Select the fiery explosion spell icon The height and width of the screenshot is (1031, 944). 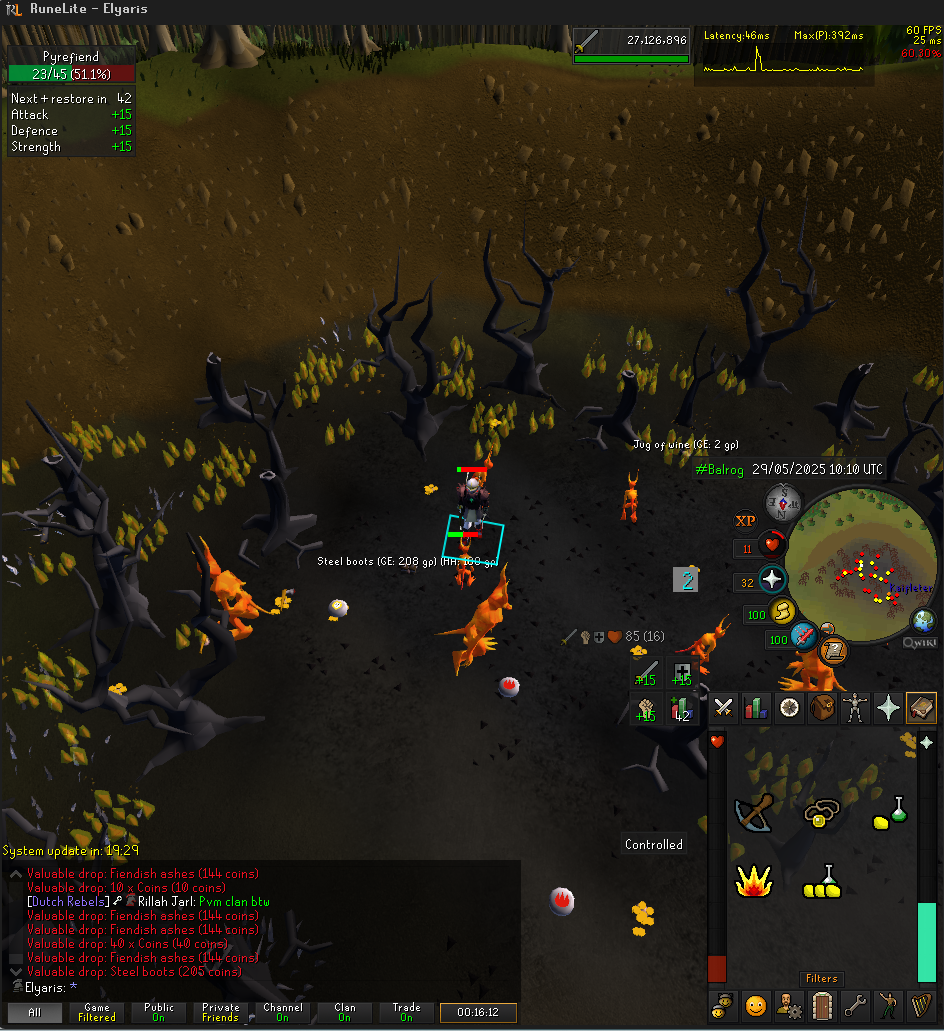coord(752,881)
